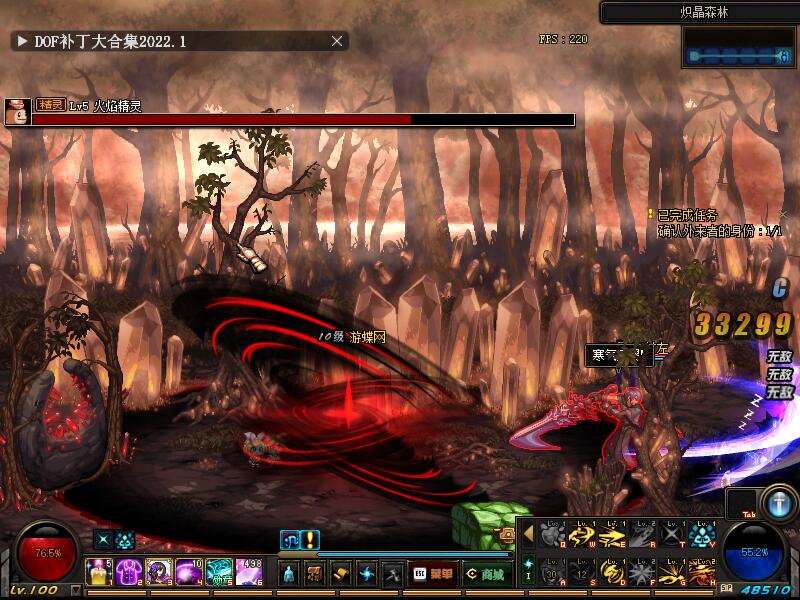Screen dimensions: 800x600
Task: Open the character info silhouette icon
Action: 288,574
